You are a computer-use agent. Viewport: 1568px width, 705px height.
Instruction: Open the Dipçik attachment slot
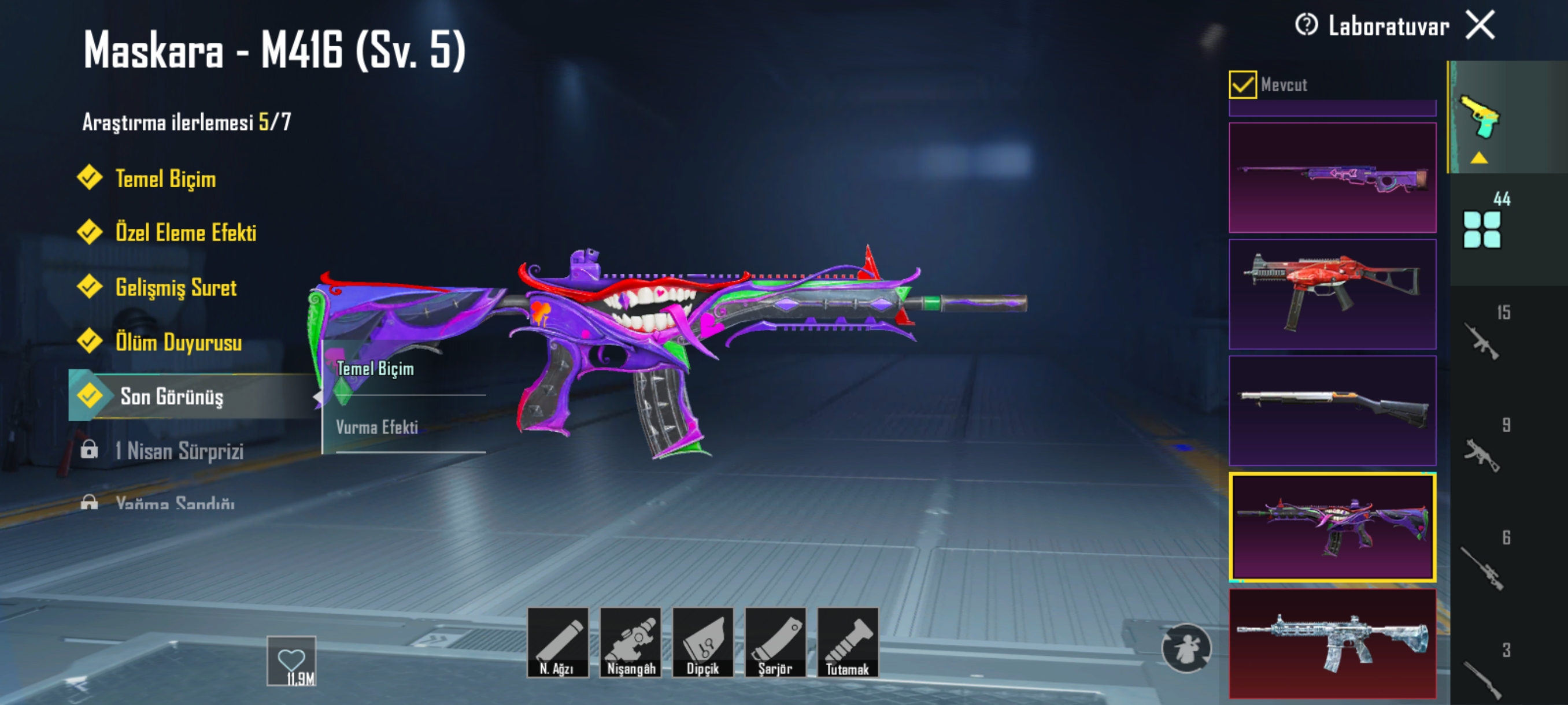click(702, 643)
